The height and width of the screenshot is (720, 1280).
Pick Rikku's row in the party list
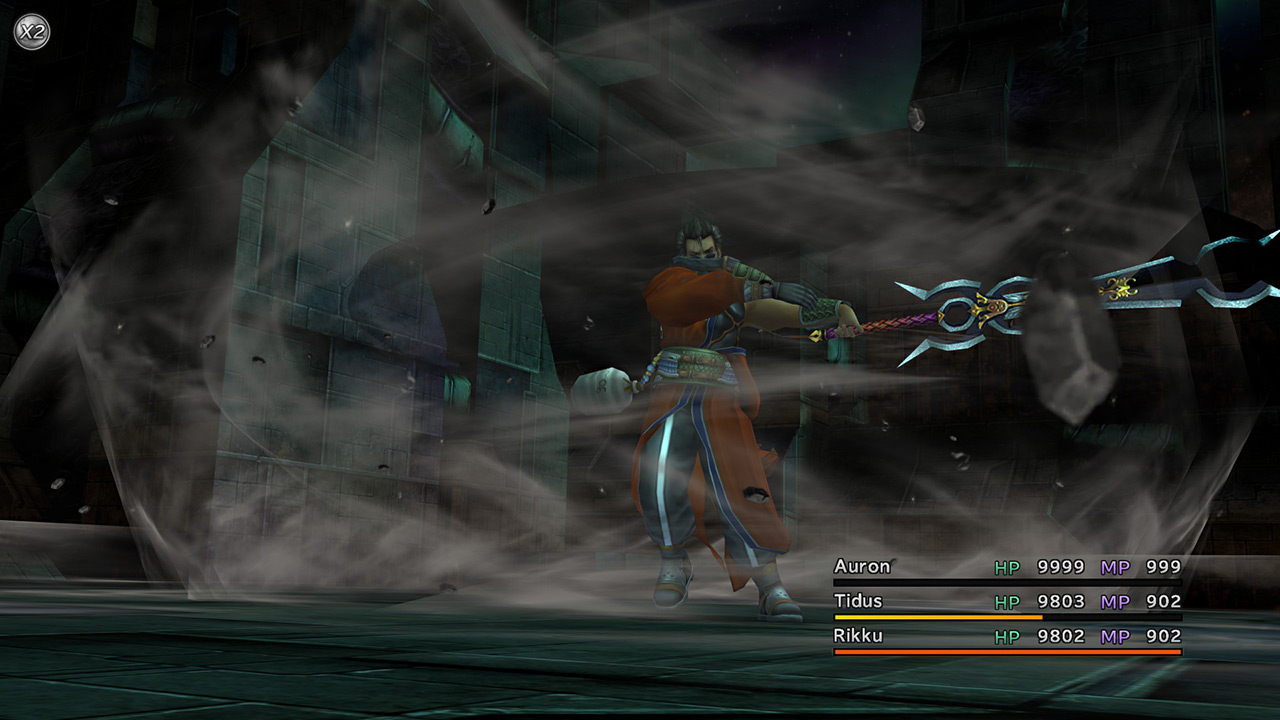click(858, 635)
